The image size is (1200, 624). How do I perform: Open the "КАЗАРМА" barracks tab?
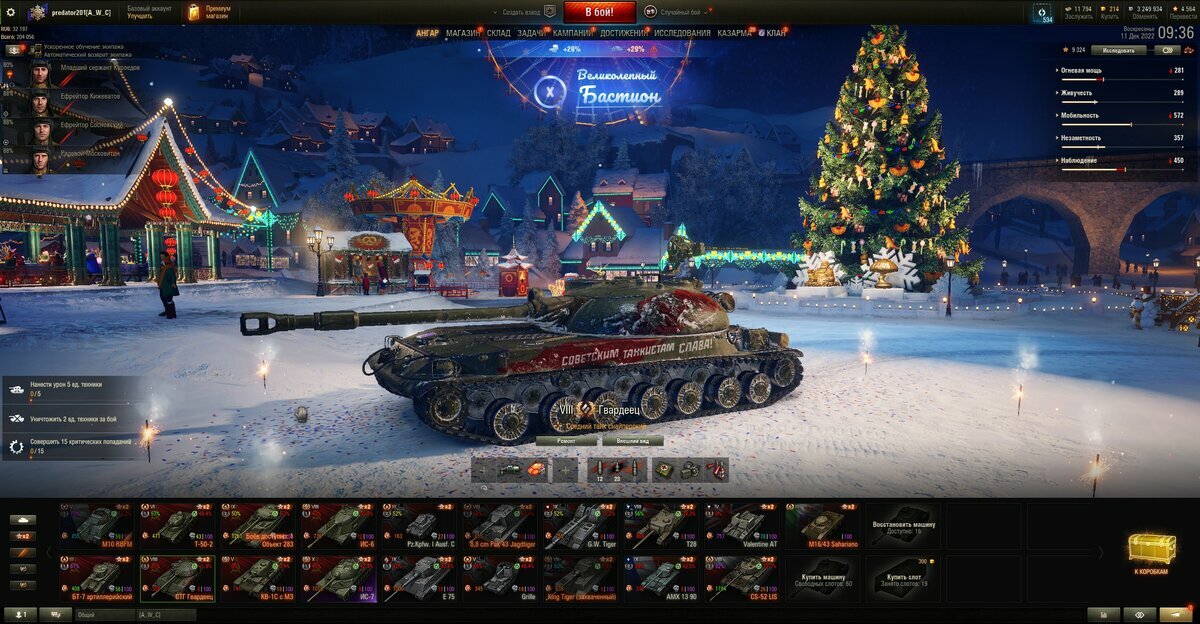click(735, 33)
